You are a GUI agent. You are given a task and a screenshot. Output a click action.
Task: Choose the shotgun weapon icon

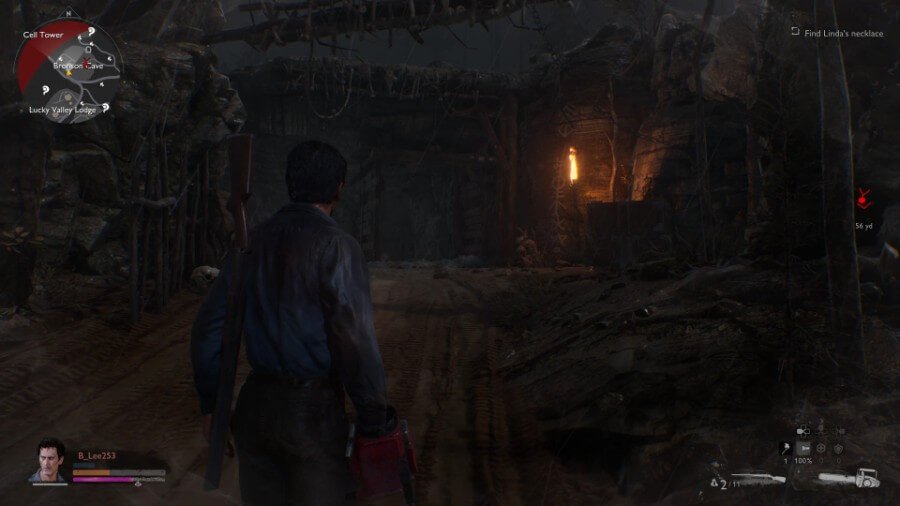(760, 478)
